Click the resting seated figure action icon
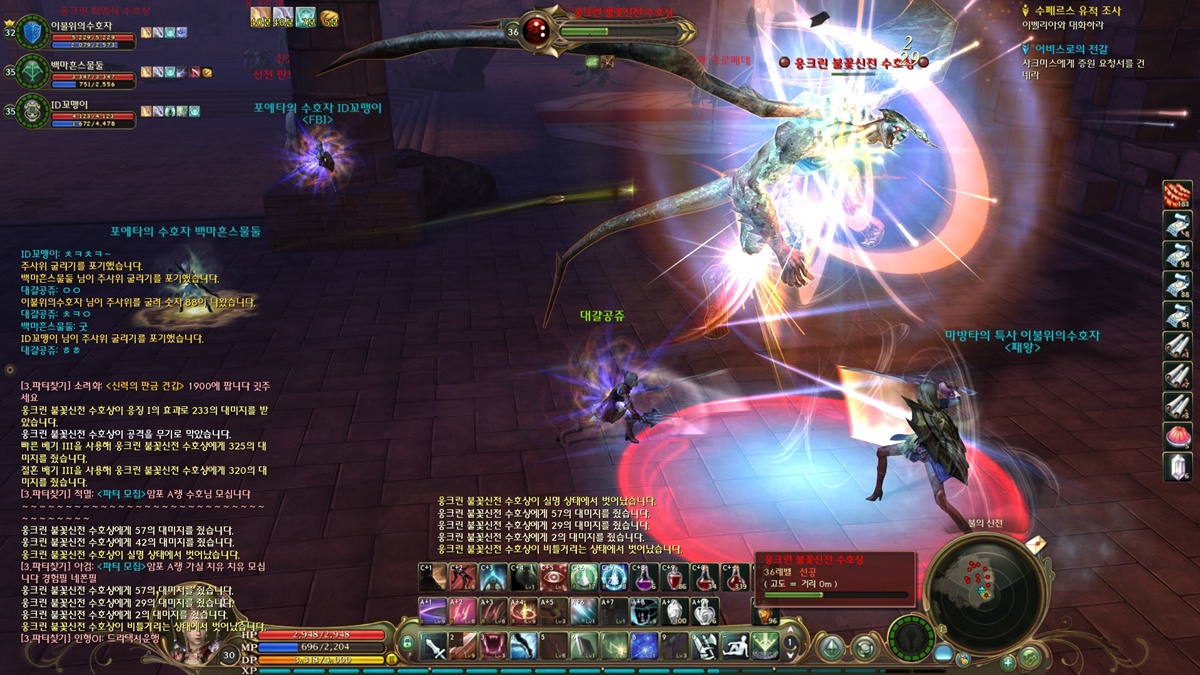Image resolution: width=1200 pixels, height=675 pixels. (735, 646)
